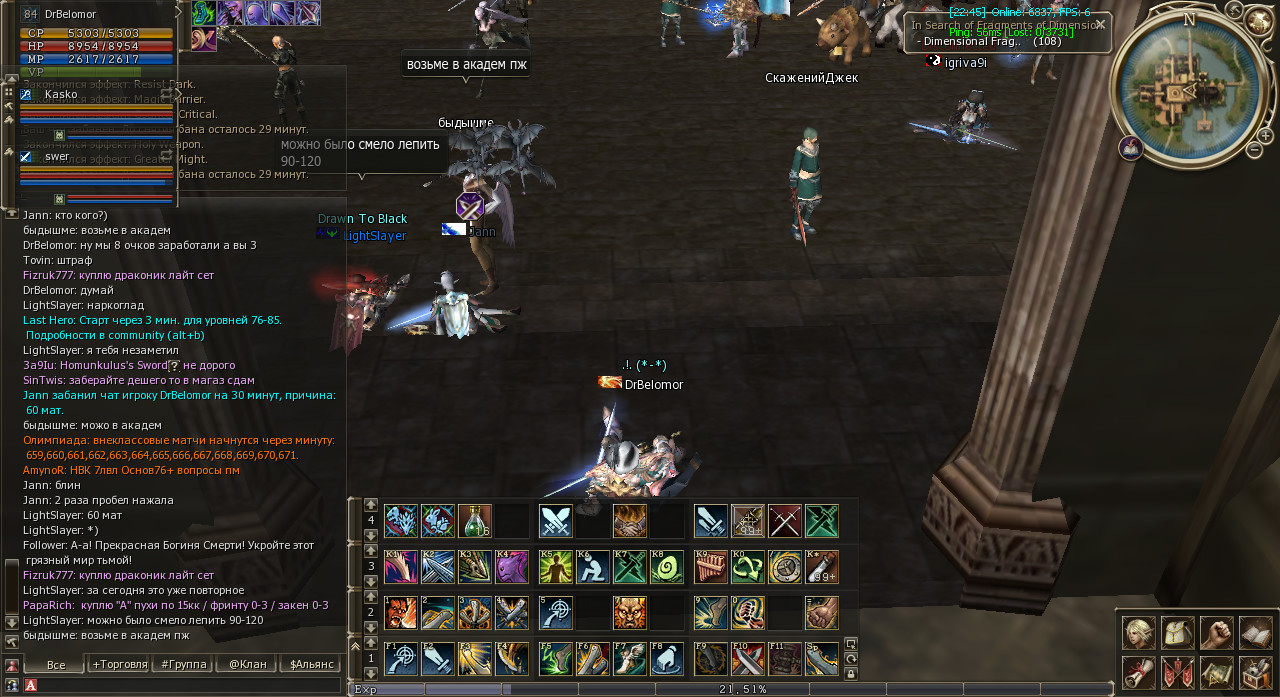The image size is (1280, 697).
Task: Open the system menu chest icon
Action: 1256,672
